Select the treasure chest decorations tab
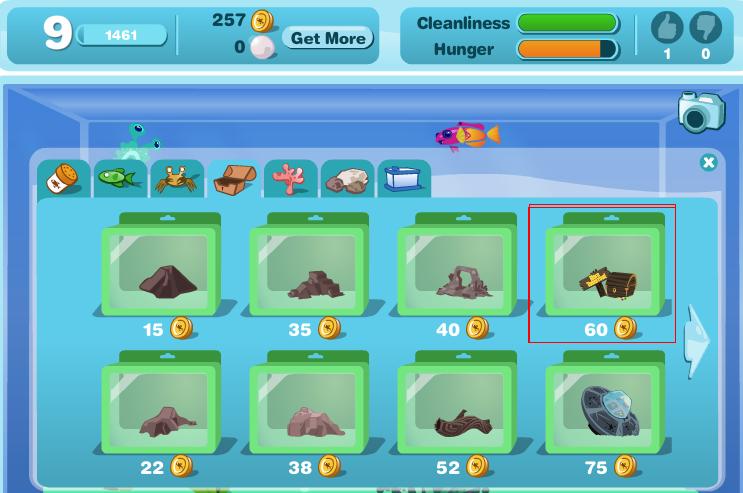The image size is (743, 493). click(234, 180)
